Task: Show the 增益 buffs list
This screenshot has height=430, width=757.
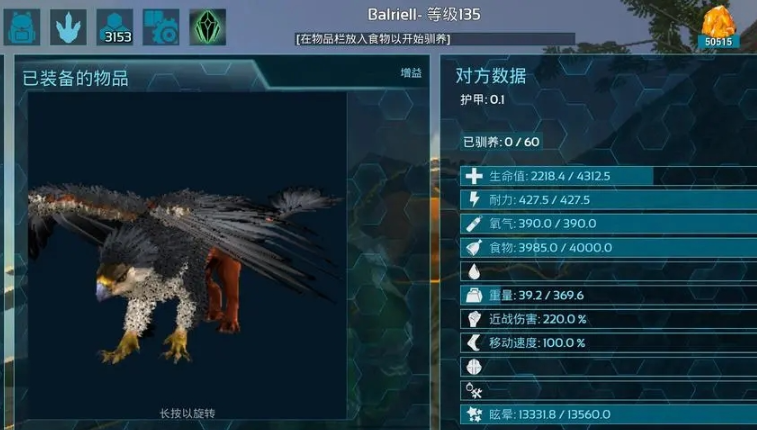Action: [411, 73]
